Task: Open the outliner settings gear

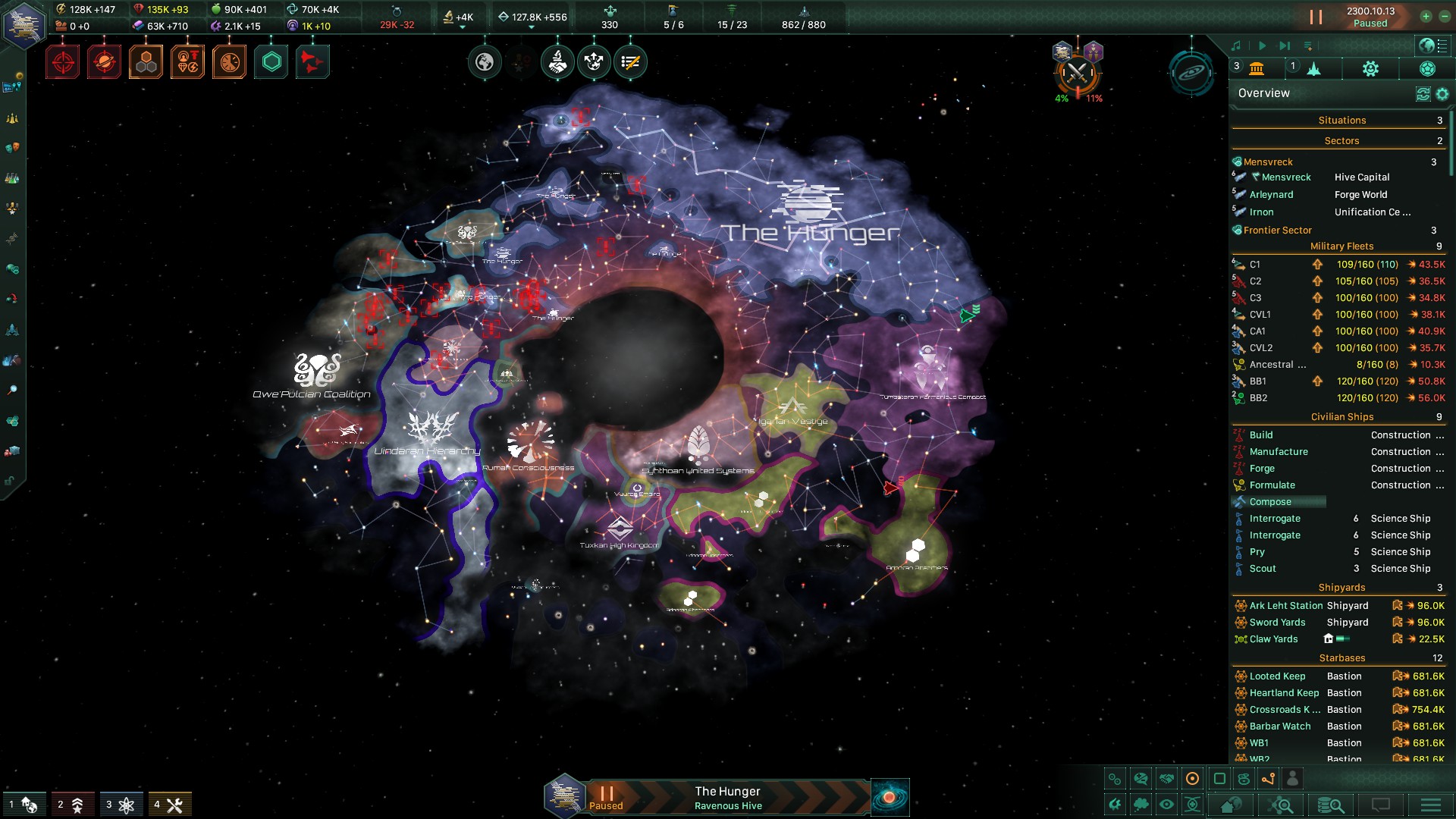Action: click(1442, 94)
